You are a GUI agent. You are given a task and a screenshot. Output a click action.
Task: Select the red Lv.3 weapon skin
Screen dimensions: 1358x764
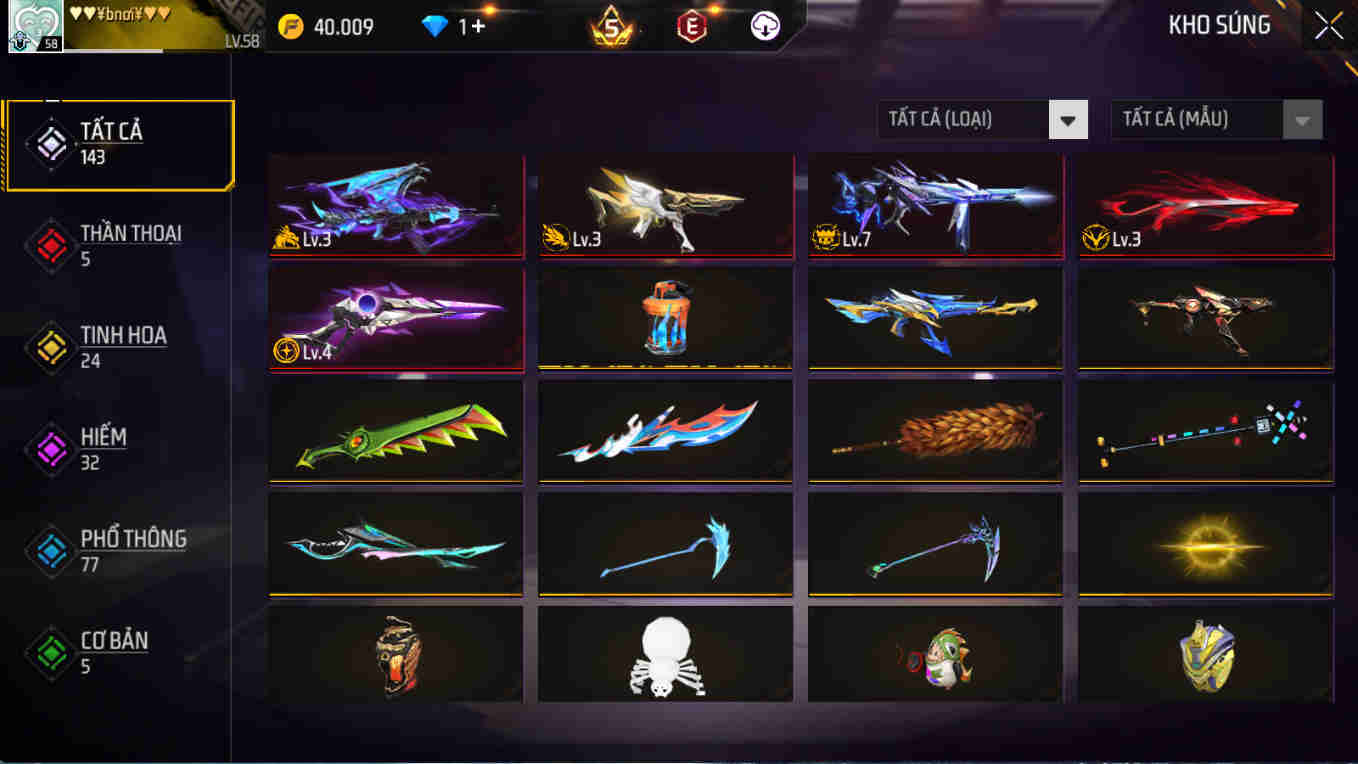tap(1205, 205)
